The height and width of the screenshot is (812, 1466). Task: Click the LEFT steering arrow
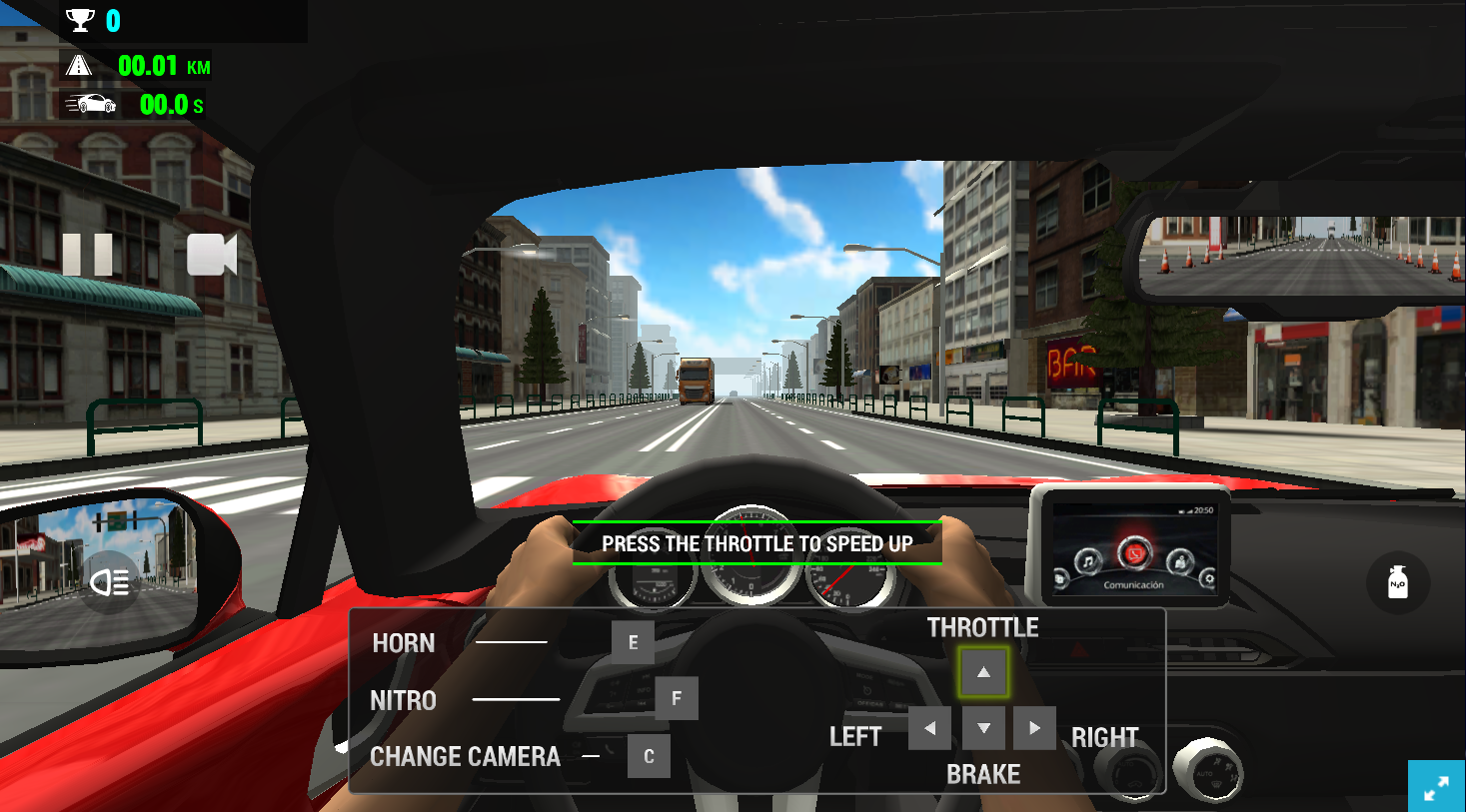coord(929,728)
